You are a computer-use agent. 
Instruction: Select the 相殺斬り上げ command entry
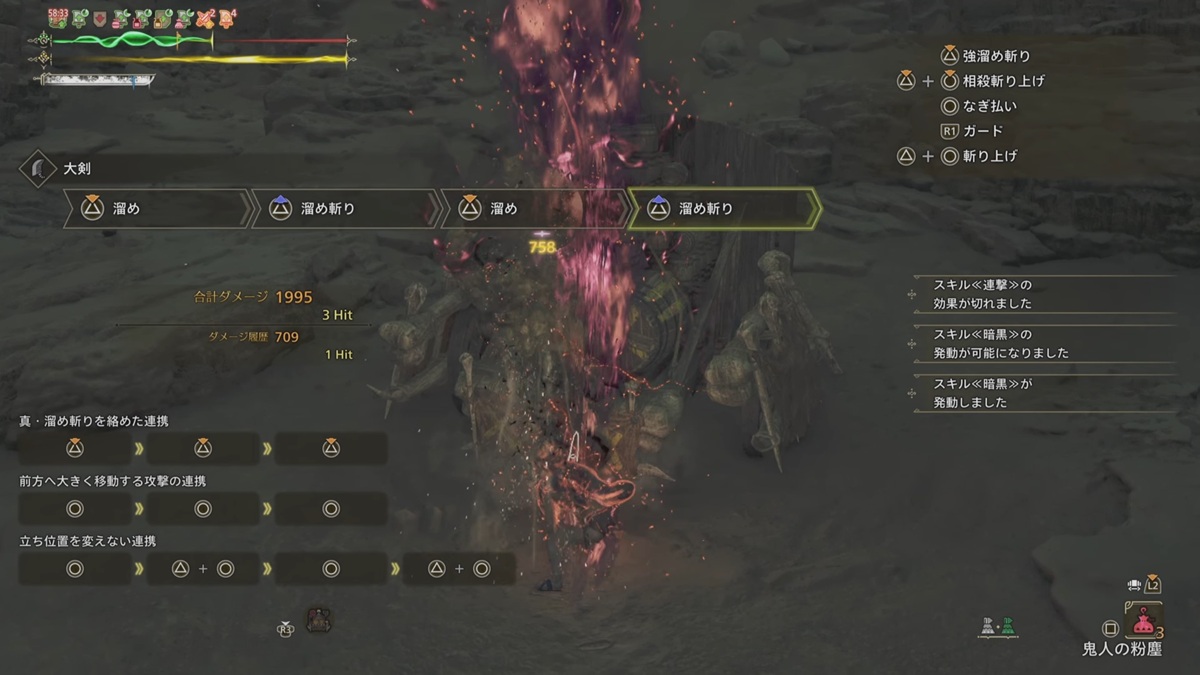coord(1004,81)
